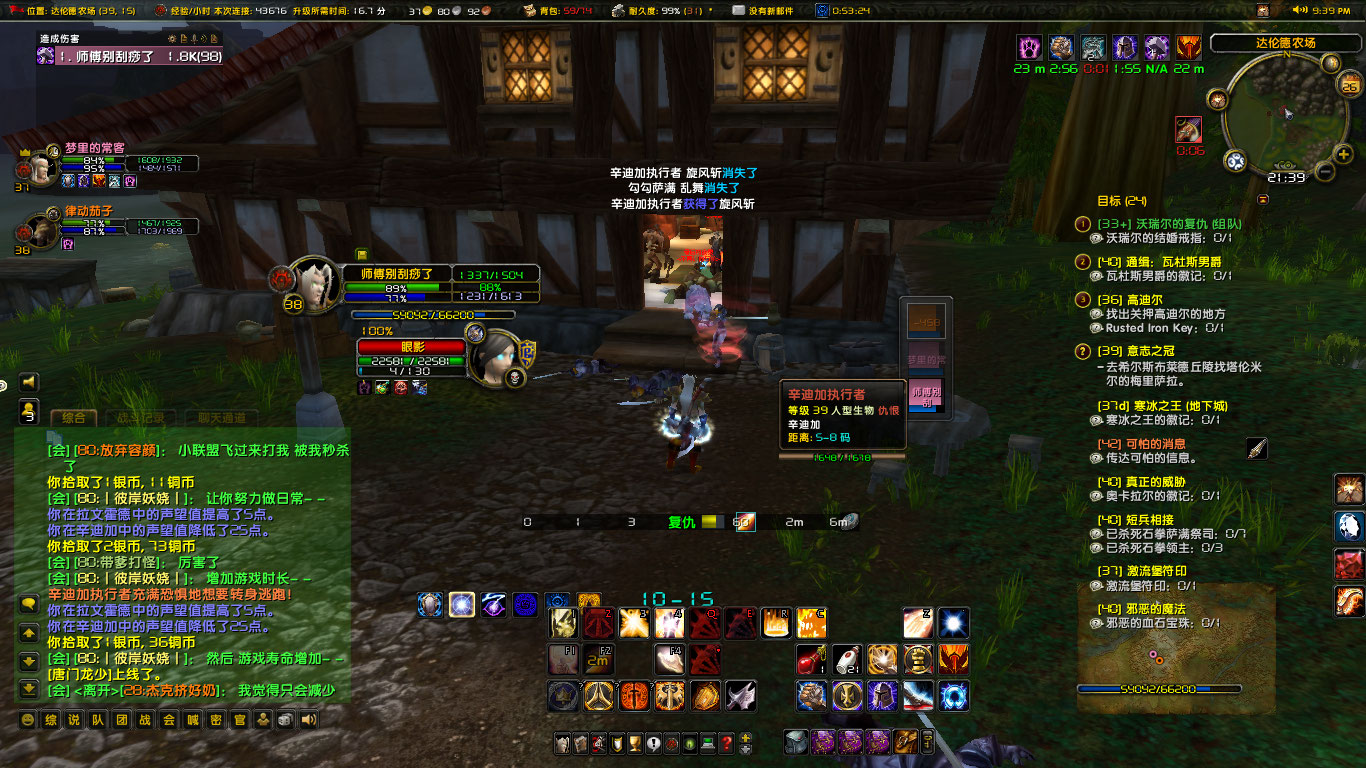Use the mana potion with 21 charges
This screenshot has width=1366, height=768.
(x=847, y=660)
